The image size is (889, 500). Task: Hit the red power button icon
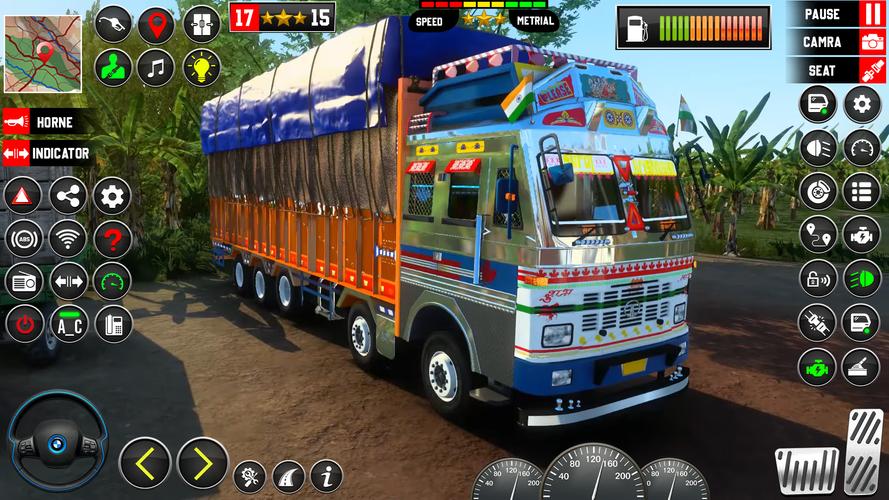(24, 323)
